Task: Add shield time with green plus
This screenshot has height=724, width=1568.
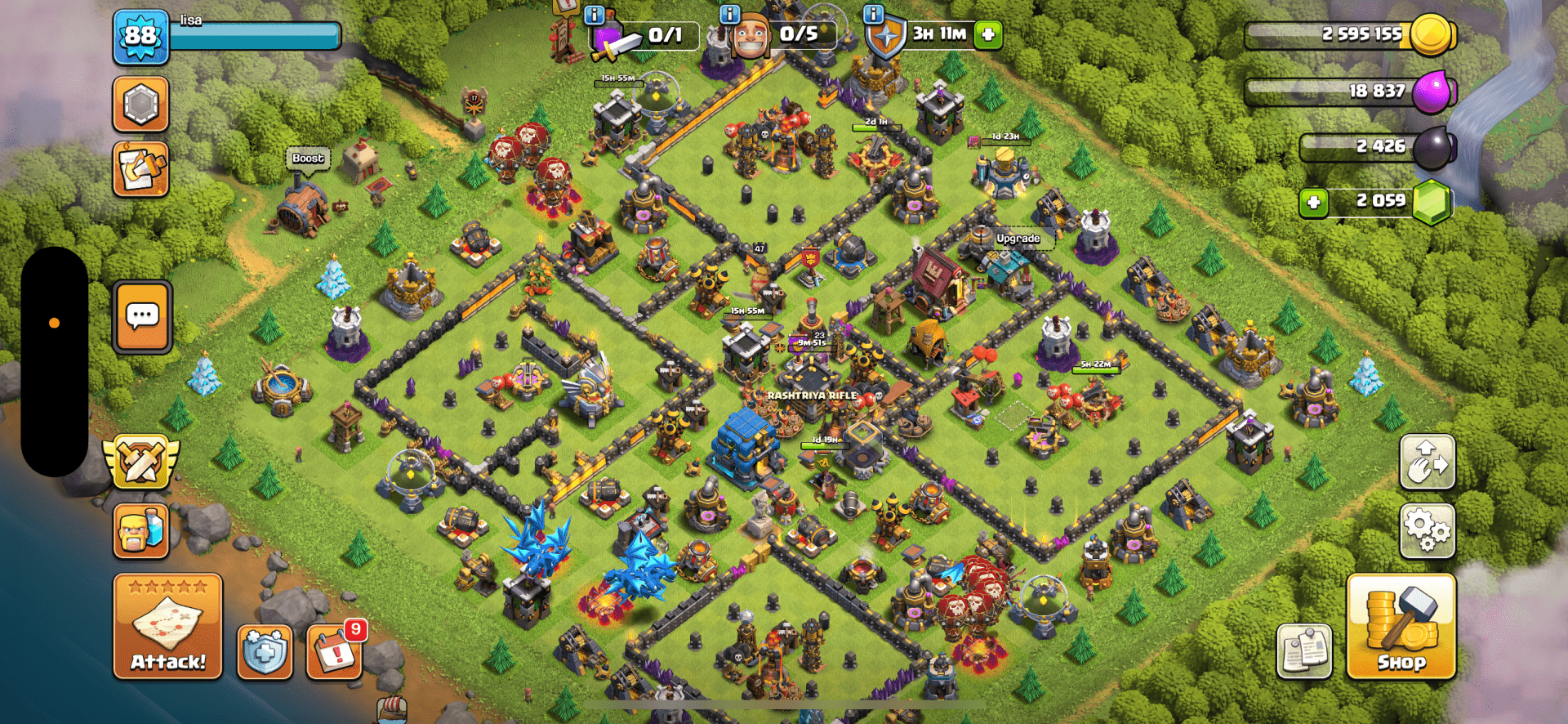Action: point(988,34)
